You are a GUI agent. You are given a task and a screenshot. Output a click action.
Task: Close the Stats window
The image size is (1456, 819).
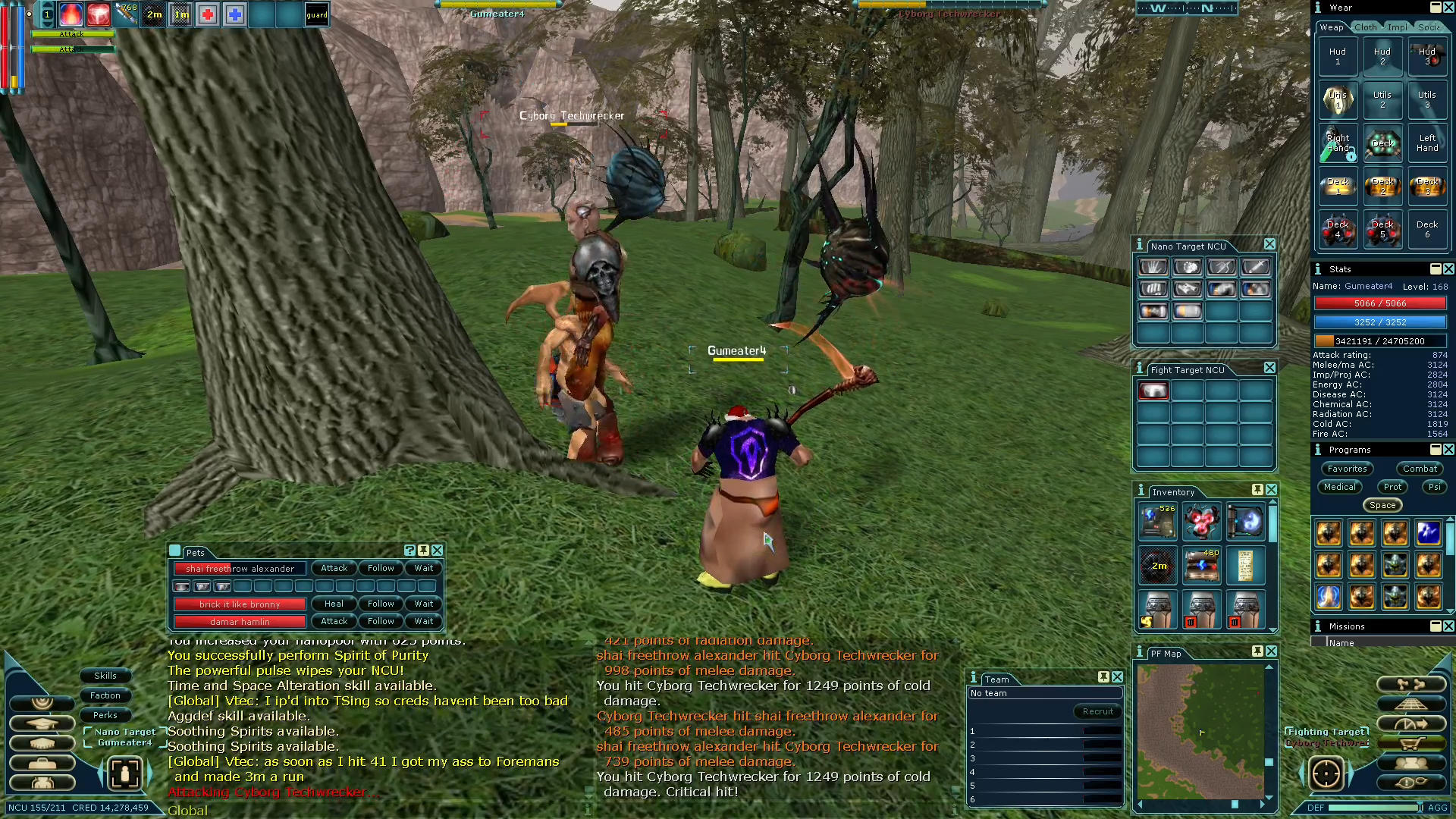1448,269
